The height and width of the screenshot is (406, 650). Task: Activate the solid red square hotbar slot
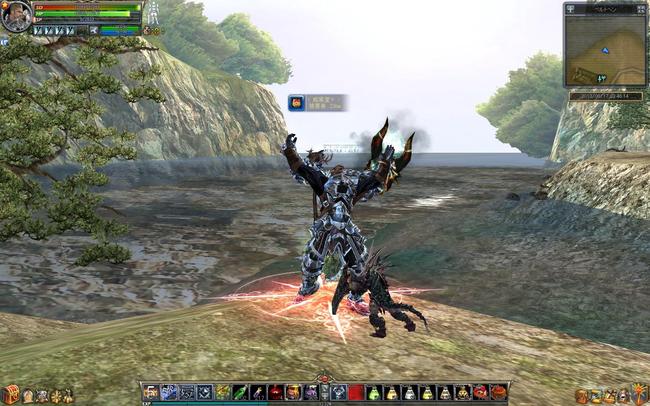point(356,393)
